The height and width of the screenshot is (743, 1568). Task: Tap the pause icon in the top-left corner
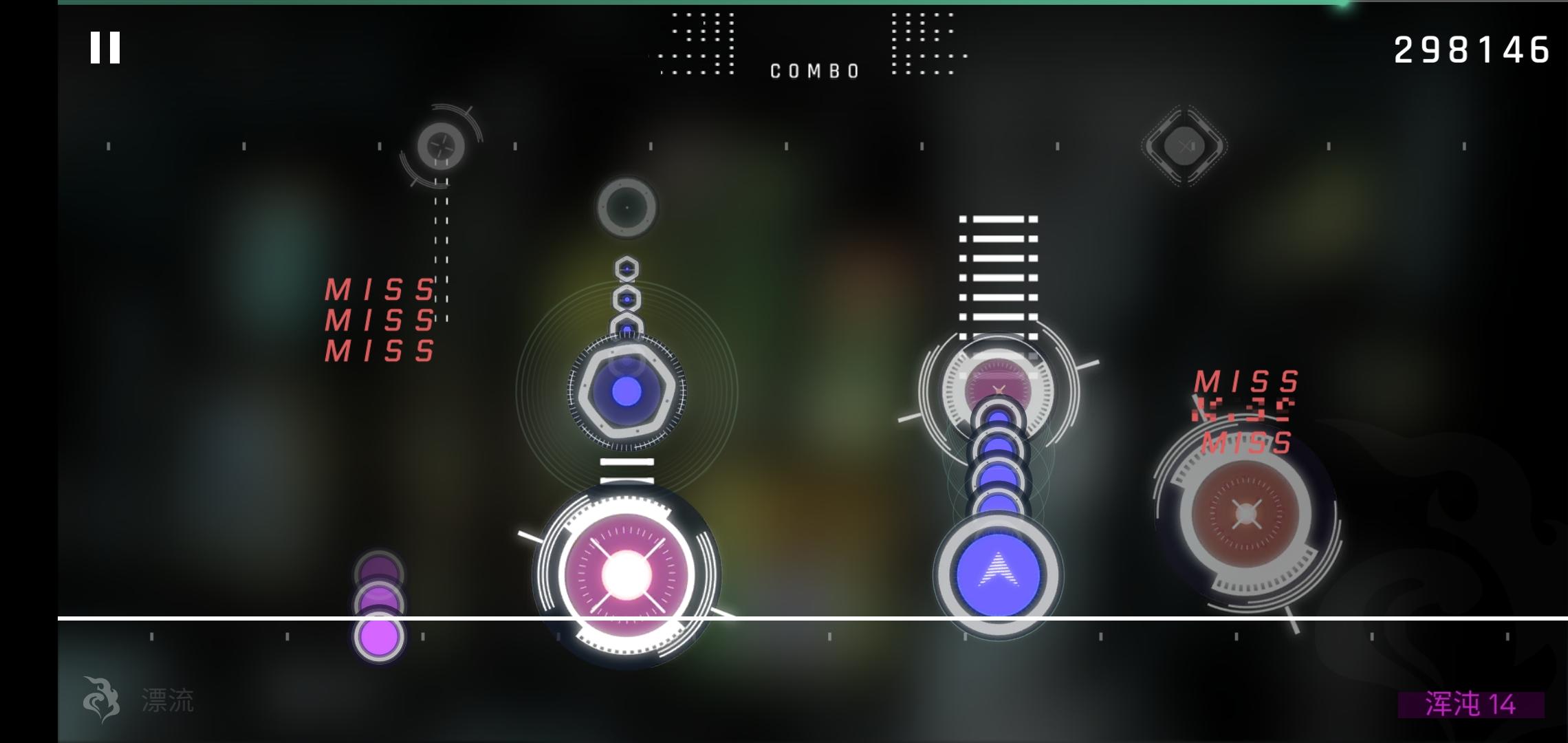[x=105, y=48]
